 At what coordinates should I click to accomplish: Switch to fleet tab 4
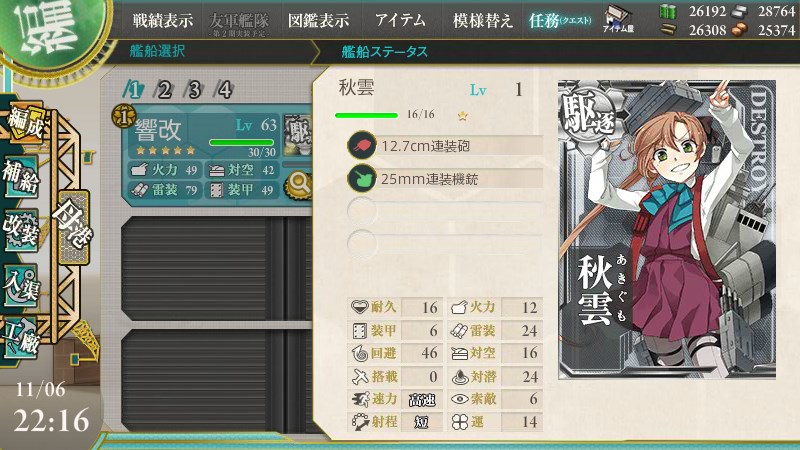click(x=225, y=90)
